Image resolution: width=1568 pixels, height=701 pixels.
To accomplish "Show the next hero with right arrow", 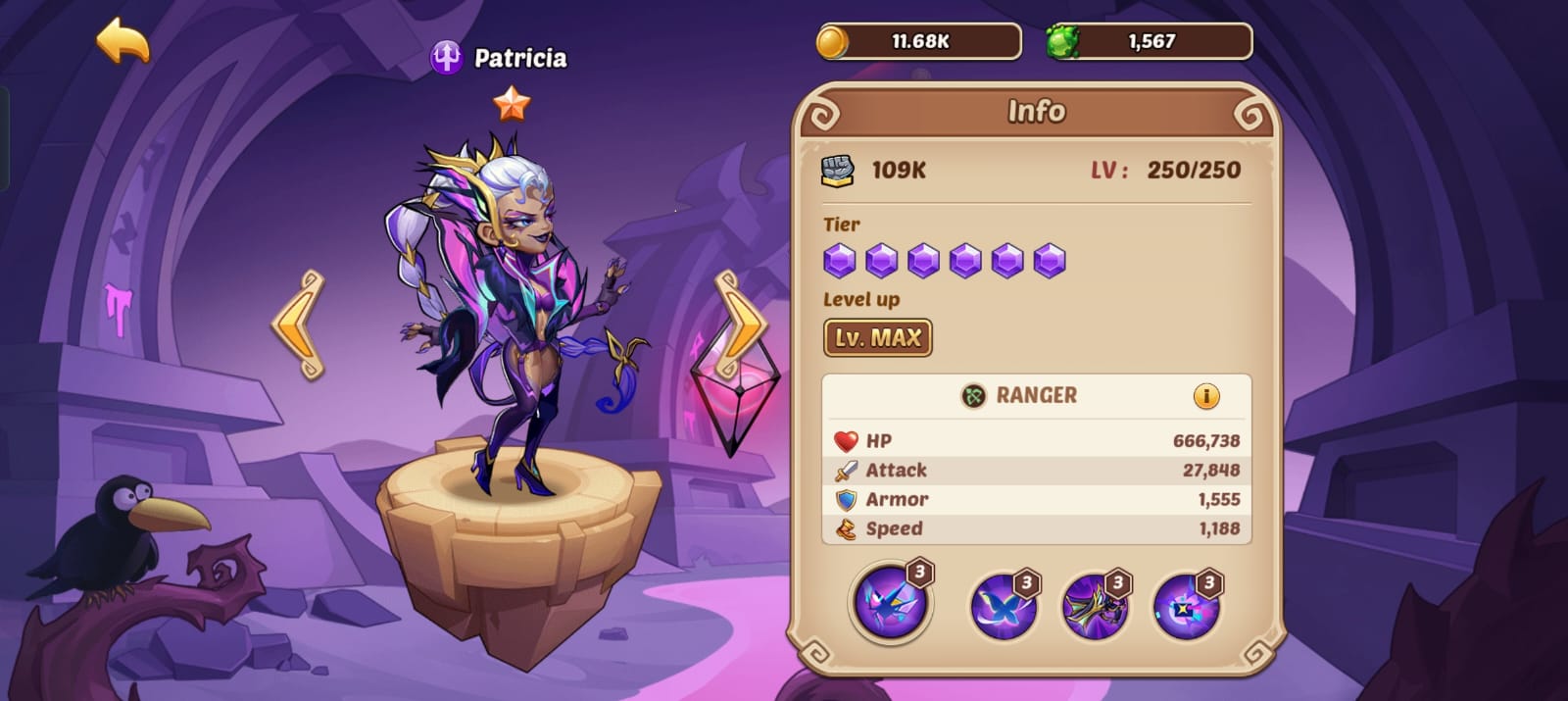I will point(742,325).
